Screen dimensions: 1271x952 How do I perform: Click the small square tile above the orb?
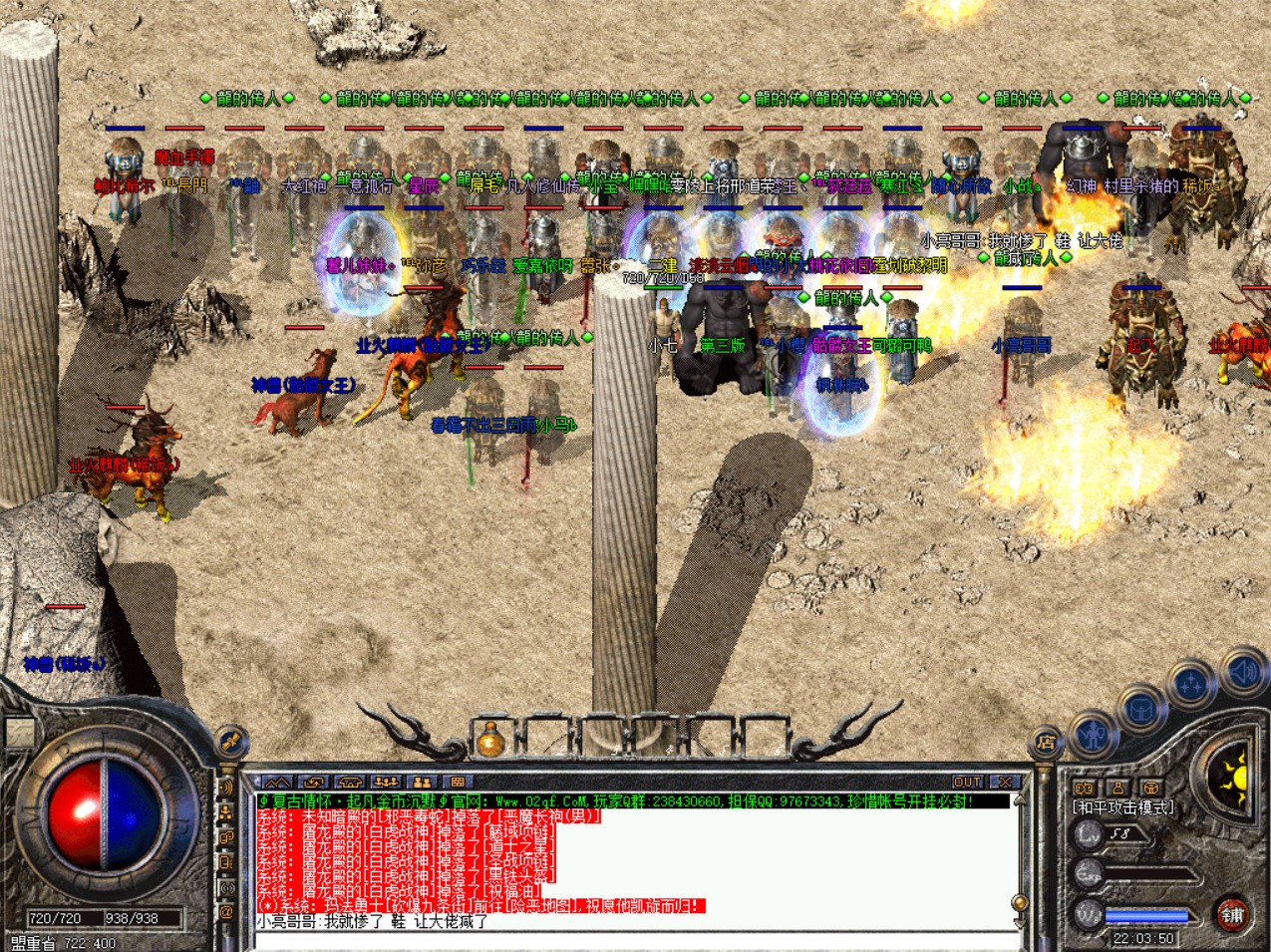[x=19, y=733]
